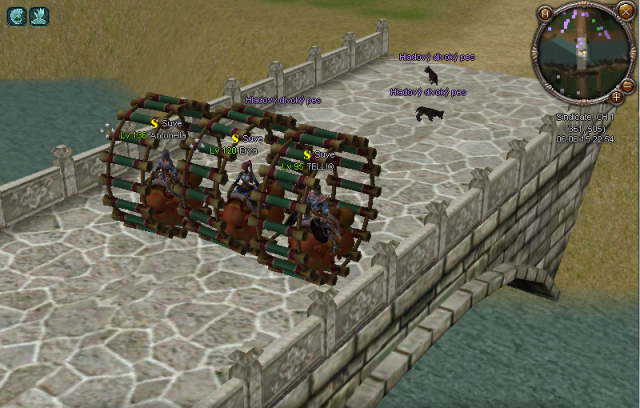The width and height of the screenshot is (640, 408).
Task: Zoom in the minimap with plus button
Action: pos(616,98)
